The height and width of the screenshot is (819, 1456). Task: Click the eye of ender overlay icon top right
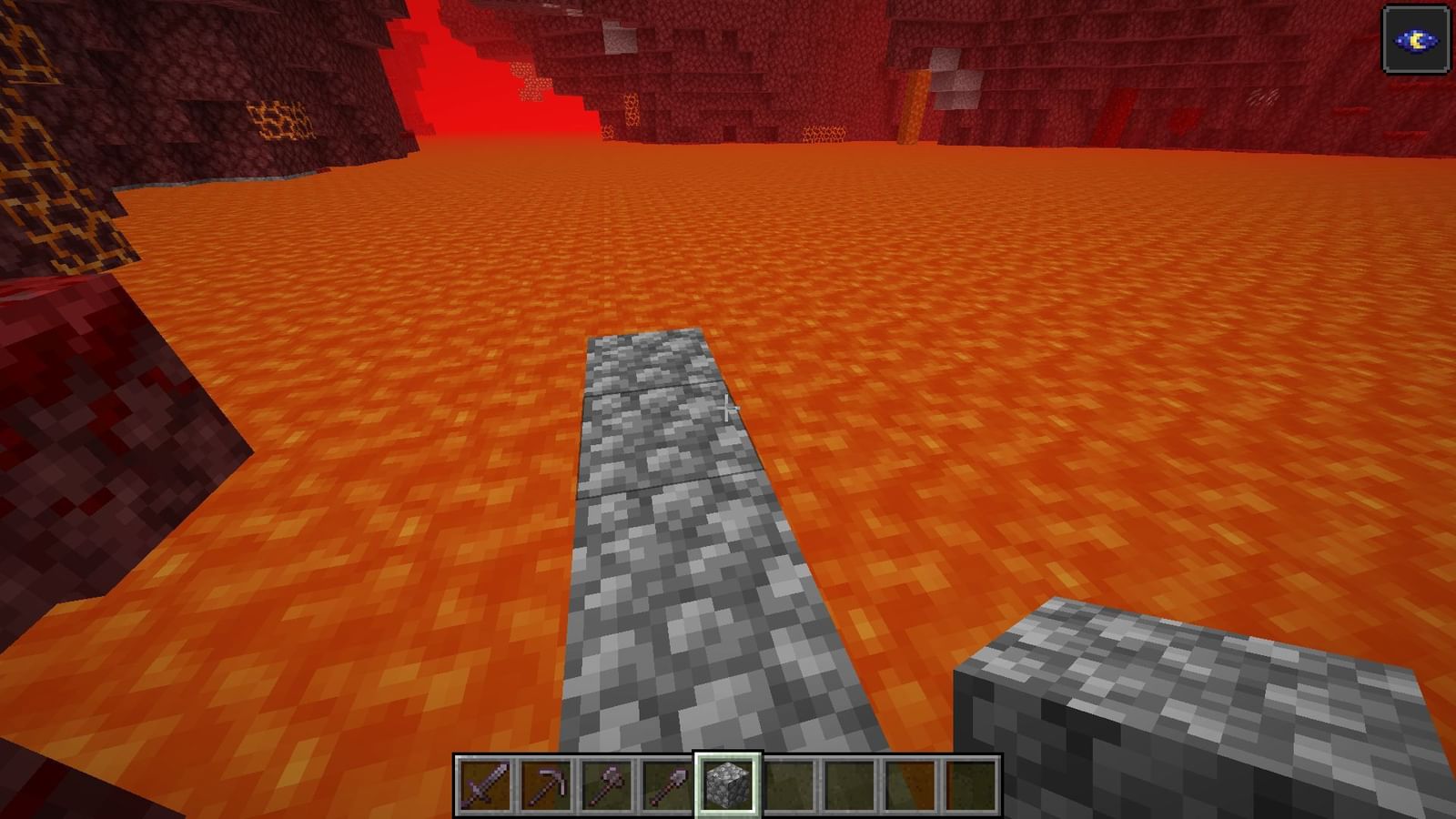(1416, 39)
